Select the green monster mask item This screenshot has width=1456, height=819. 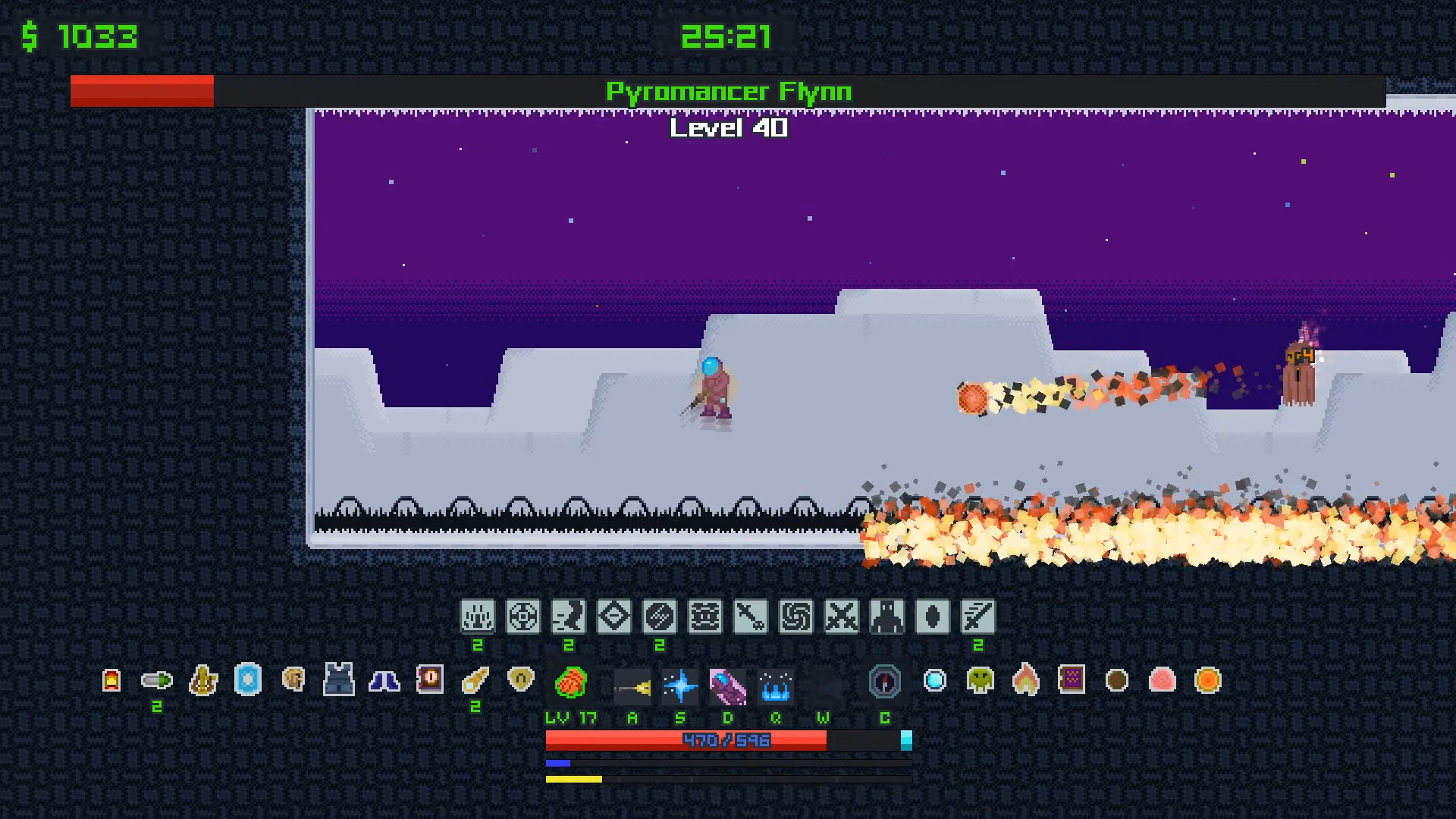(979, 681)
